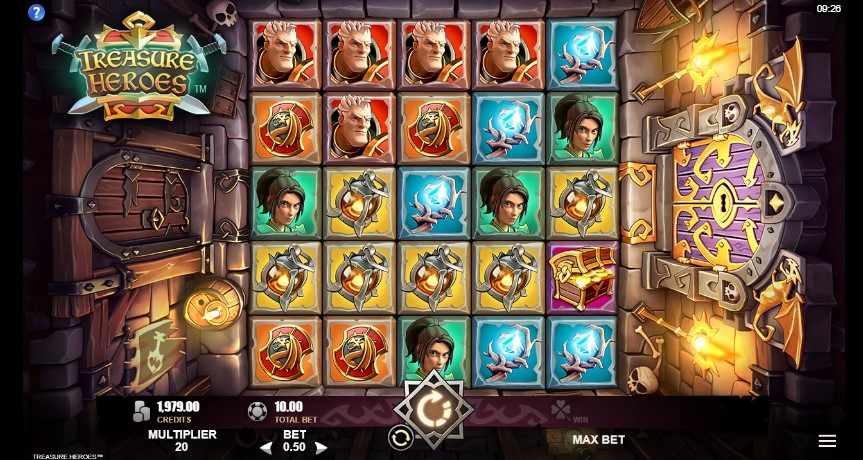Viewport: 863px width, 460px height.
Task: Decrease the bet with the left arrow
Action: [266, 448]
